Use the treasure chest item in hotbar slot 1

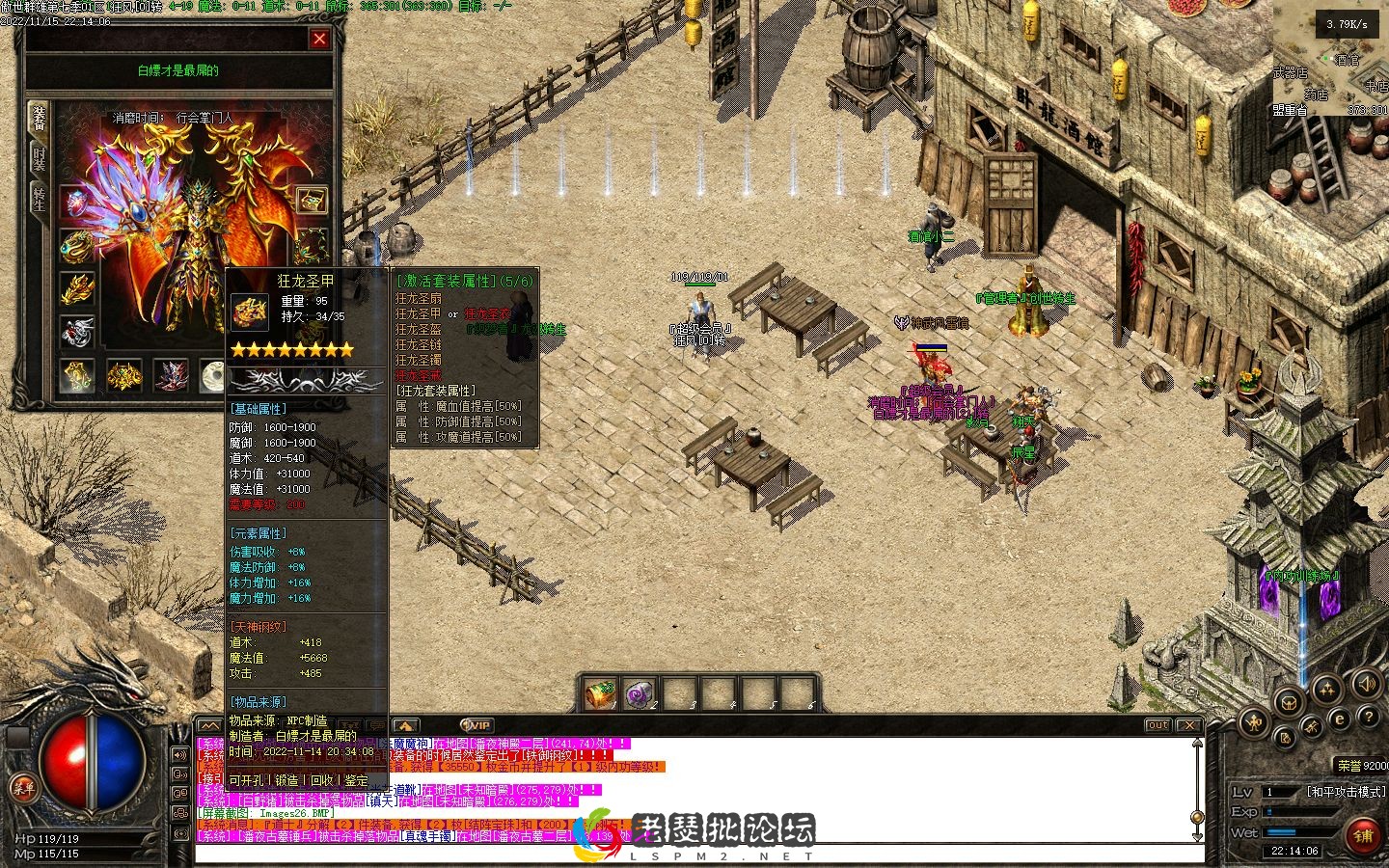(600, 693)
